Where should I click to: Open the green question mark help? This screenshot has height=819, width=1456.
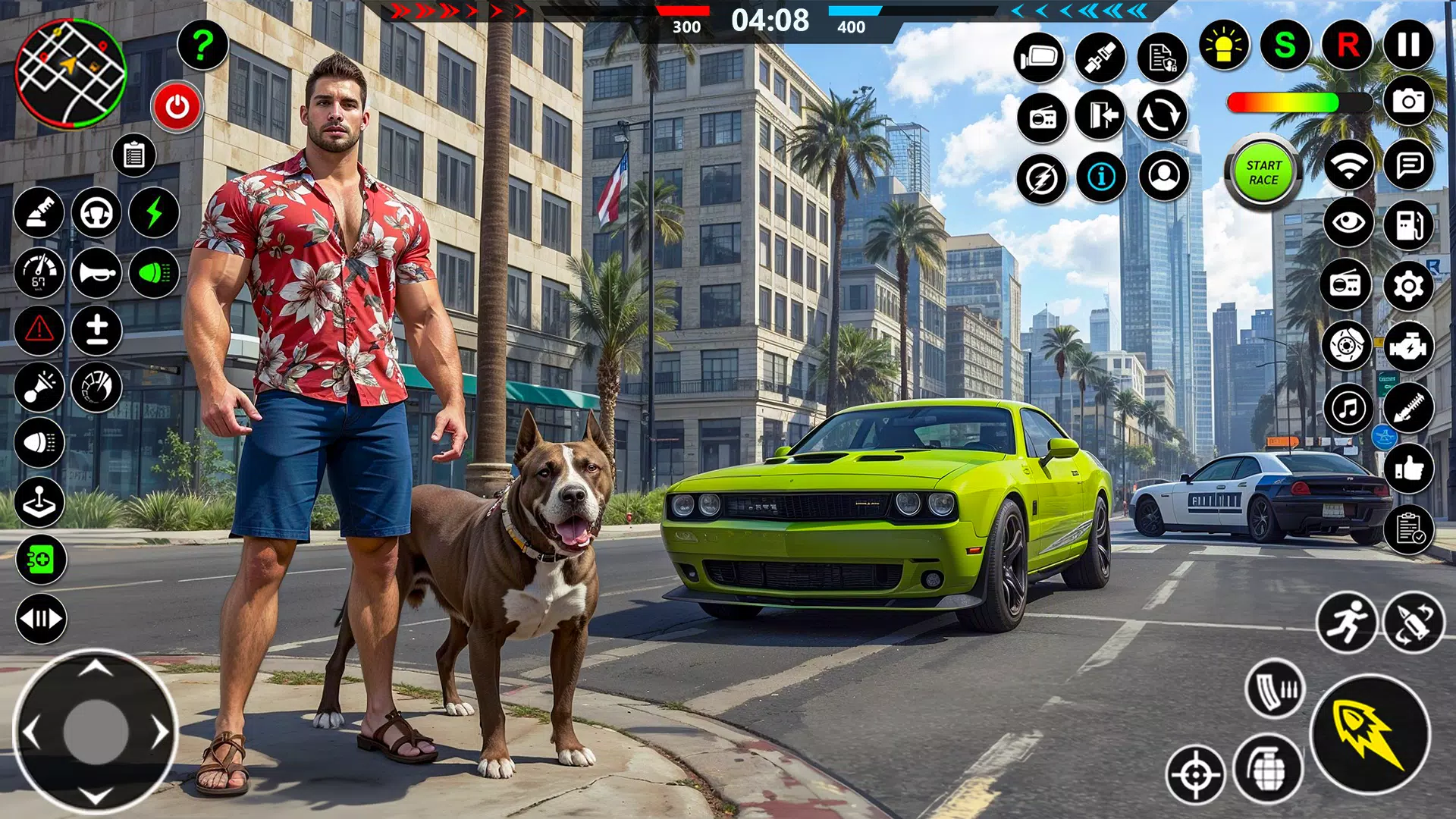coord(202,45)
